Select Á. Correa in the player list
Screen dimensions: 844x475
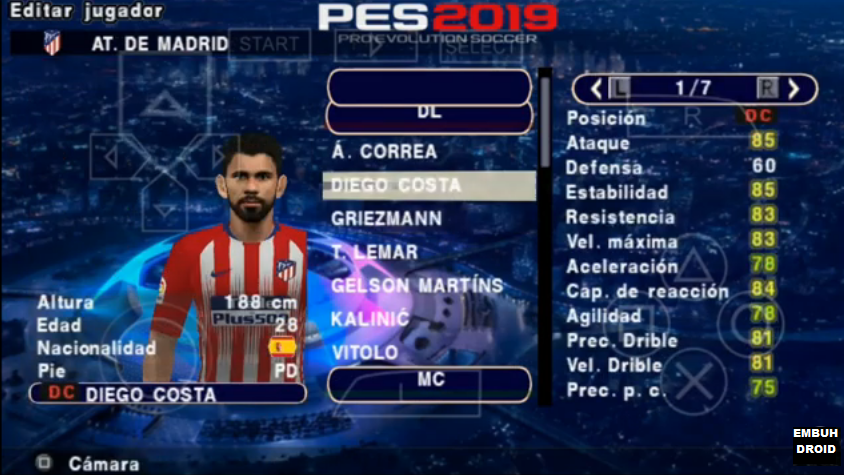click(x=385, y=152)
